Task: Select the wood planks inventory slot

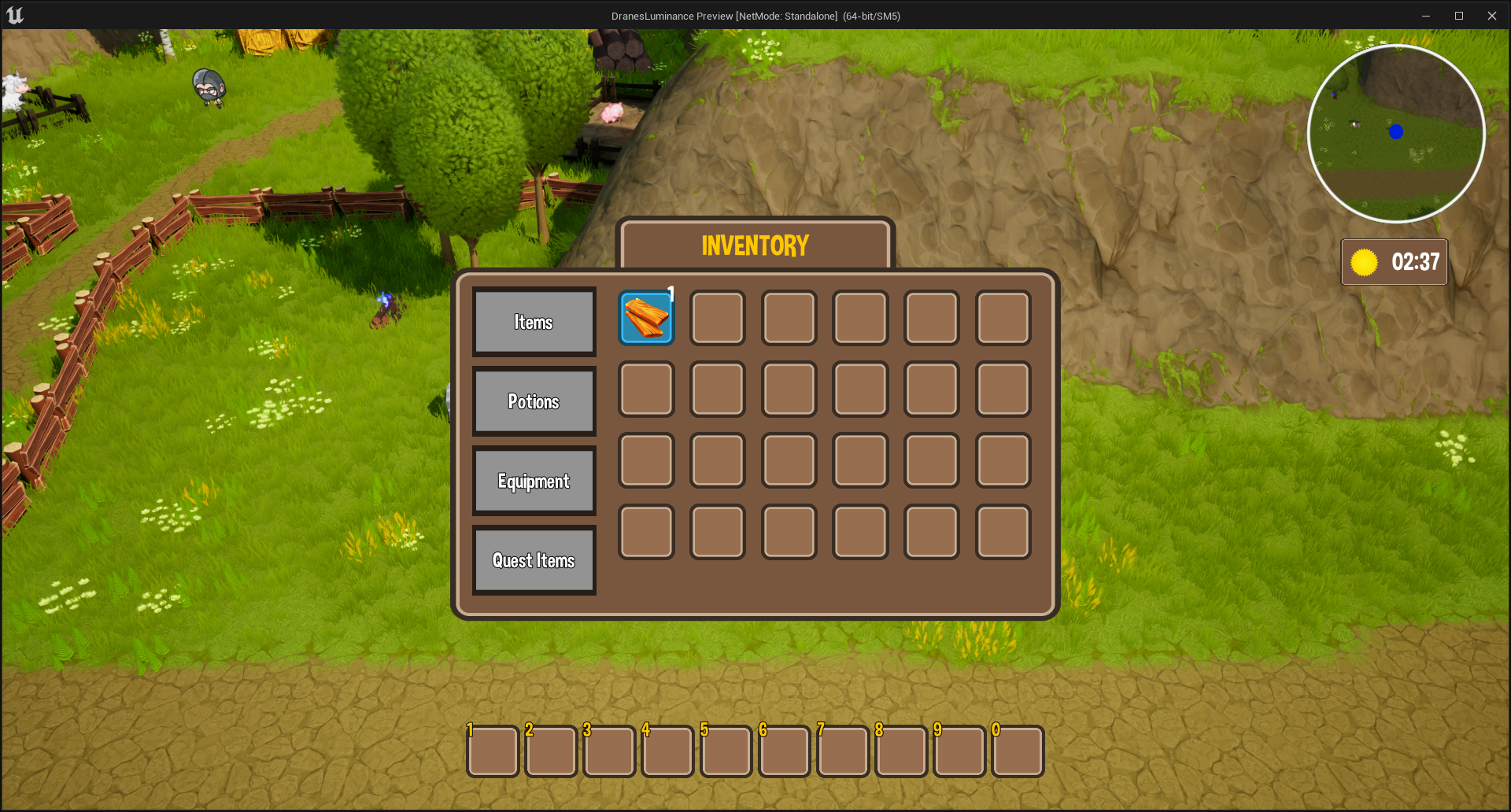Action: coord(646,318)
